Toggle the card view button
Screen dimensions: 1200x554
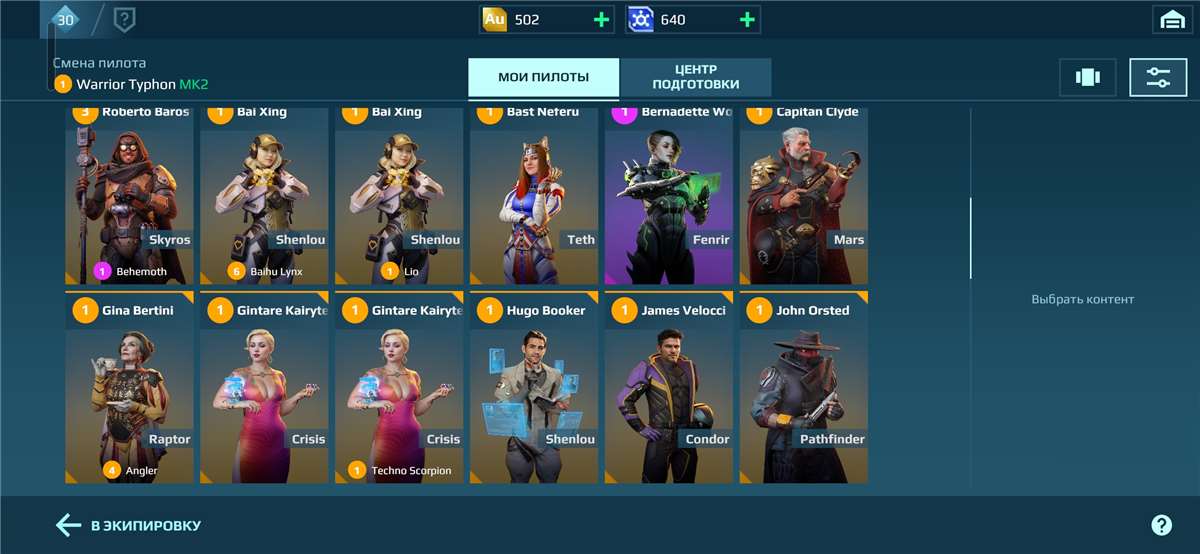coord(1087,77)
